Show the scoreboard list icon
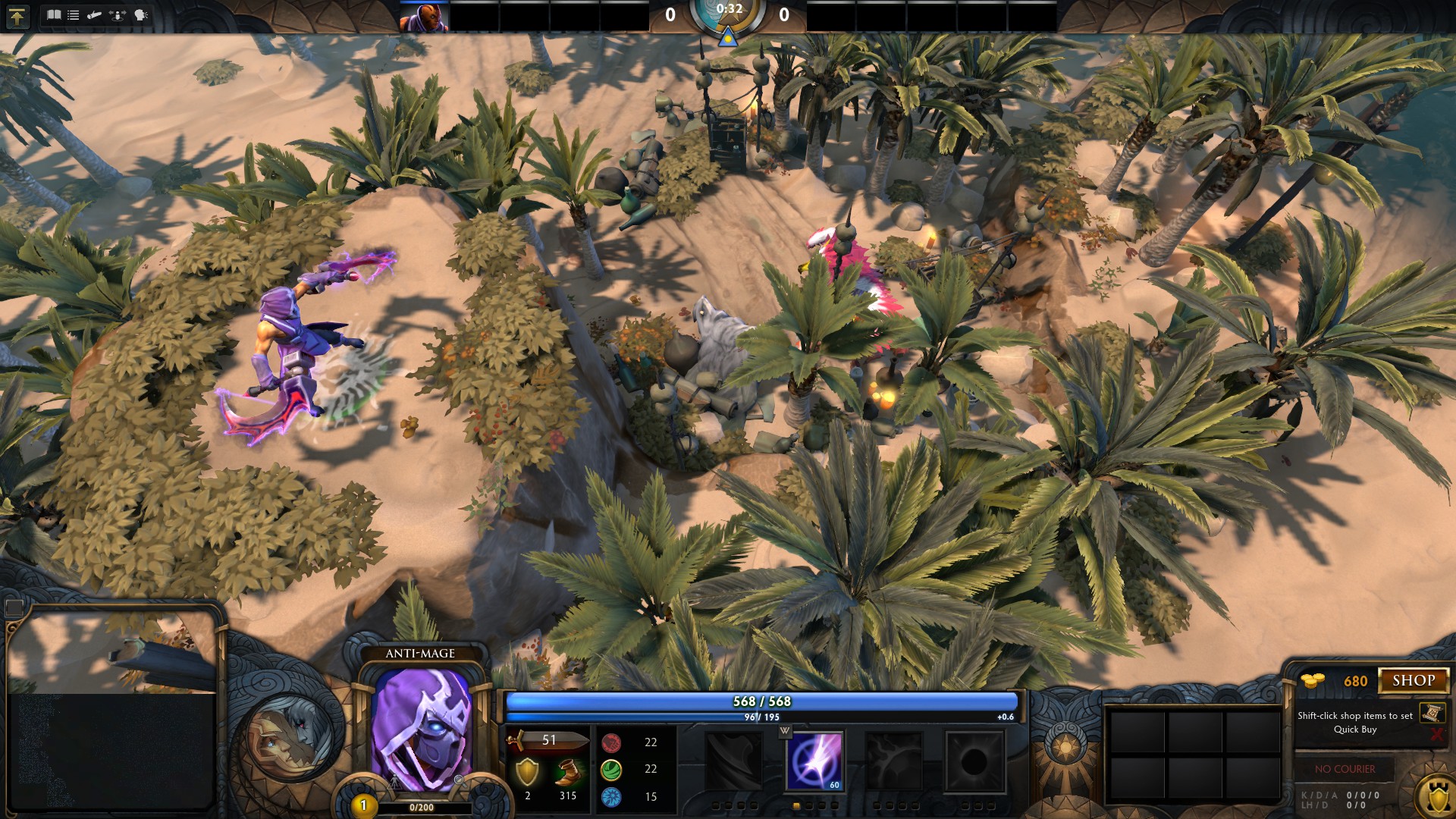The height and width of the screenshot is (819, 1456). (74, 15)
